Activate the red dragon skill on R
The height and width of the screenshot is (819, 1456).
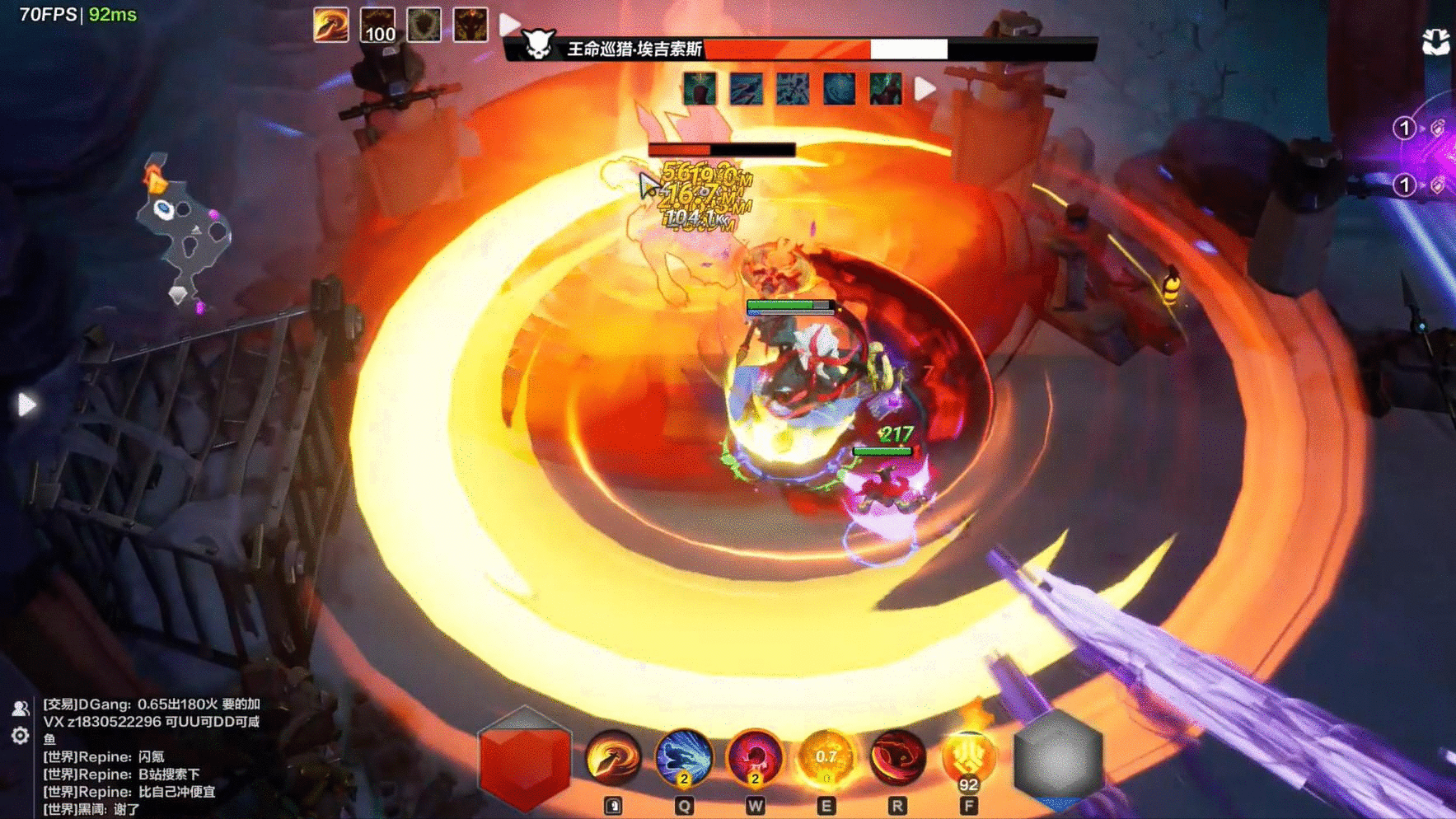(897, 757)
